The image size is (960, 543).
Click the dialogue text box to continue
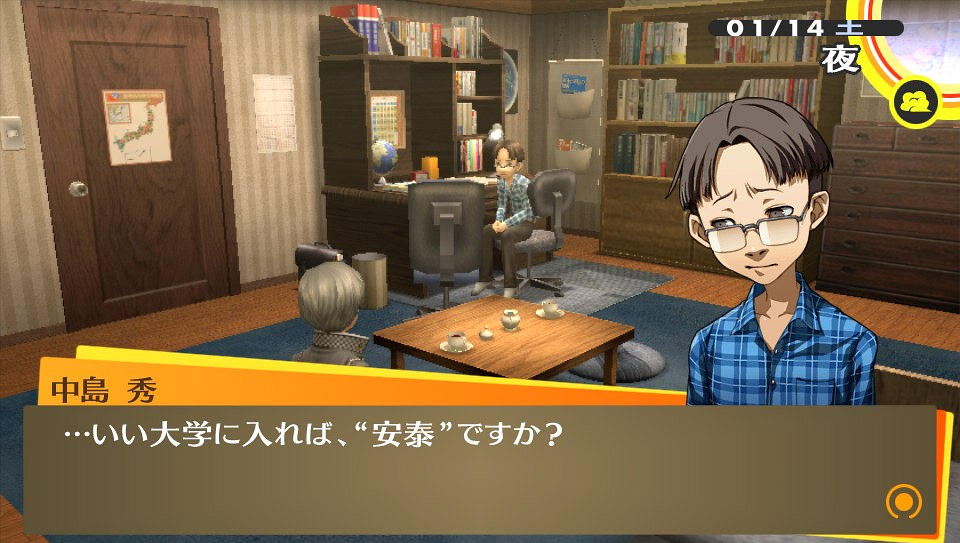pos(480,468)
